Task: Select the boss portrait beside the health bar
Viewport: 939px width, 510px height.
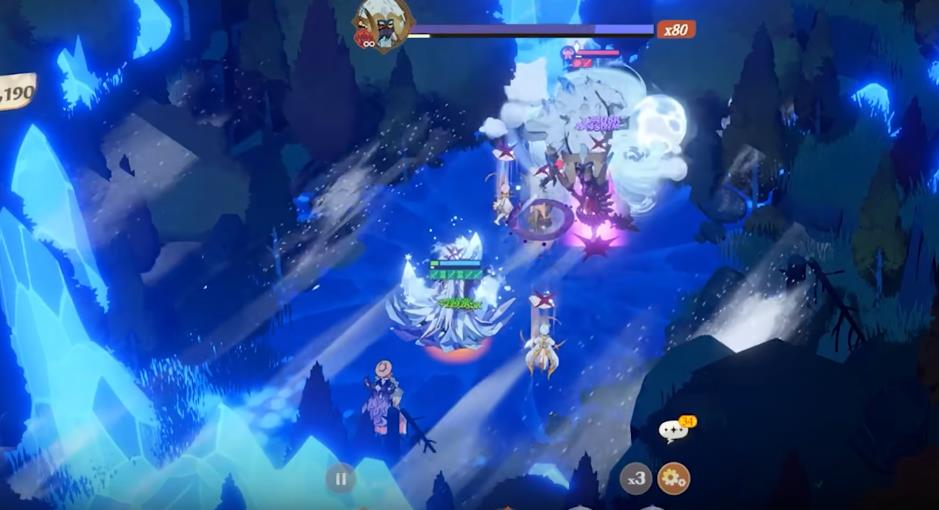Action: (x=382, y=24)
